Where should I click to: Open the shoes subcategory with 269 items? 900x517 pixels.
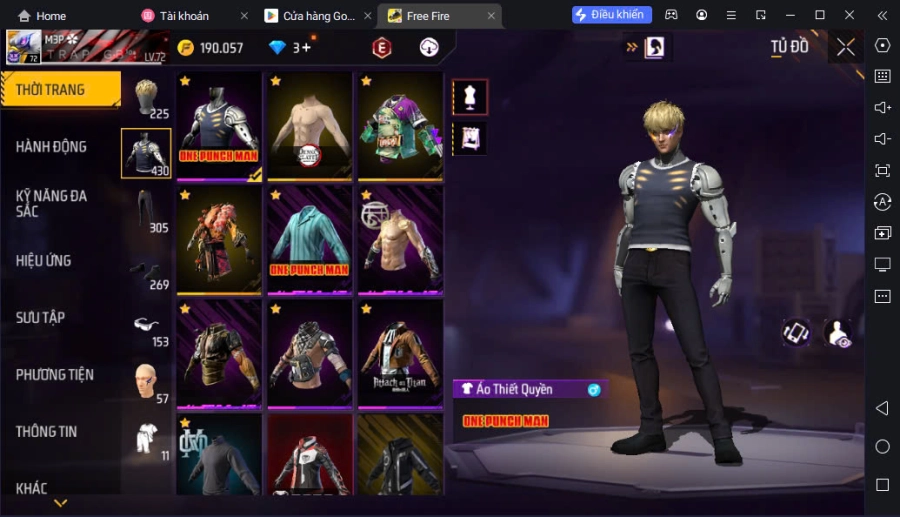147,272
